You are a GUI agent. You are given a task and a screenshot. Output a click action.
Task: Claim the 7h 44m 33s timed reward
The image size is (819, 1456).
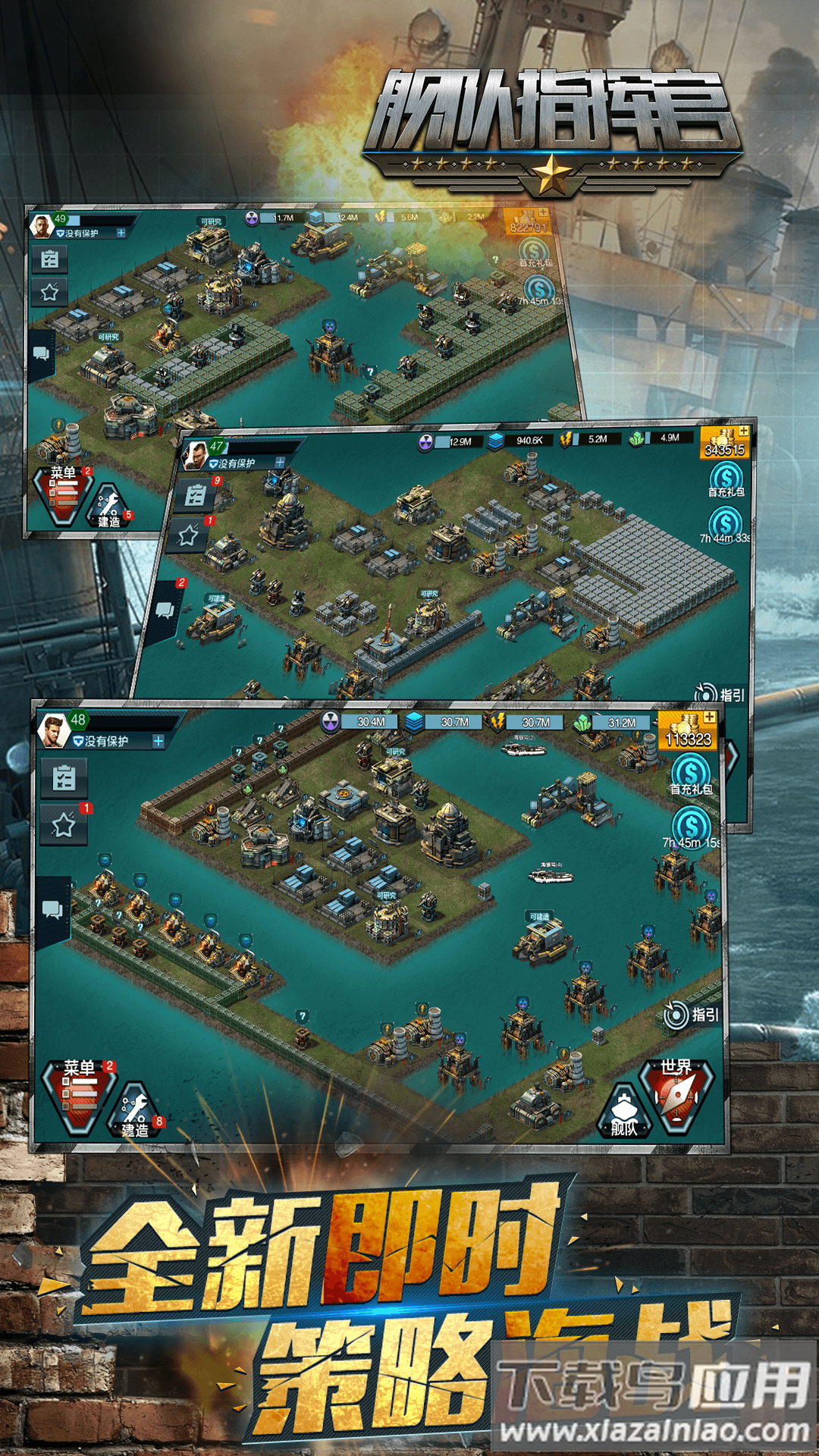(x=725, y=523)
